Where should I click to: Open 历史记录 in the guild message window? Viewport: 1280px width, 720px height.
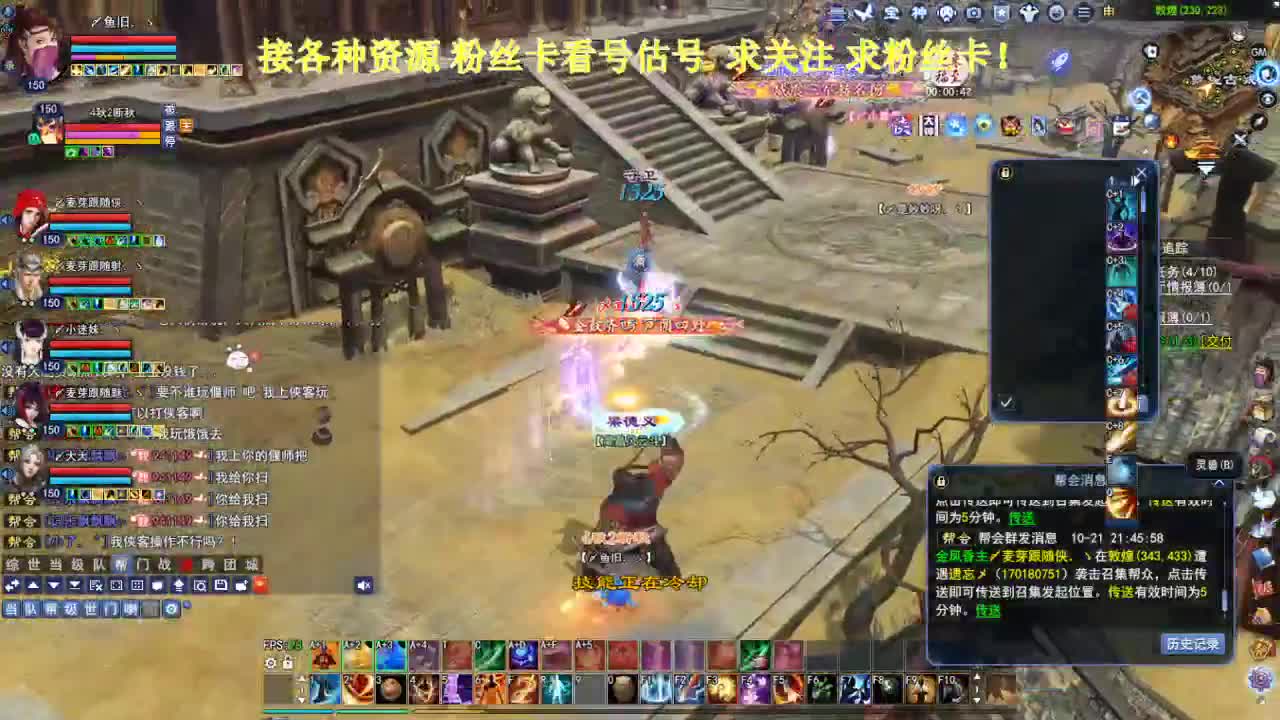coord(1192,643)
